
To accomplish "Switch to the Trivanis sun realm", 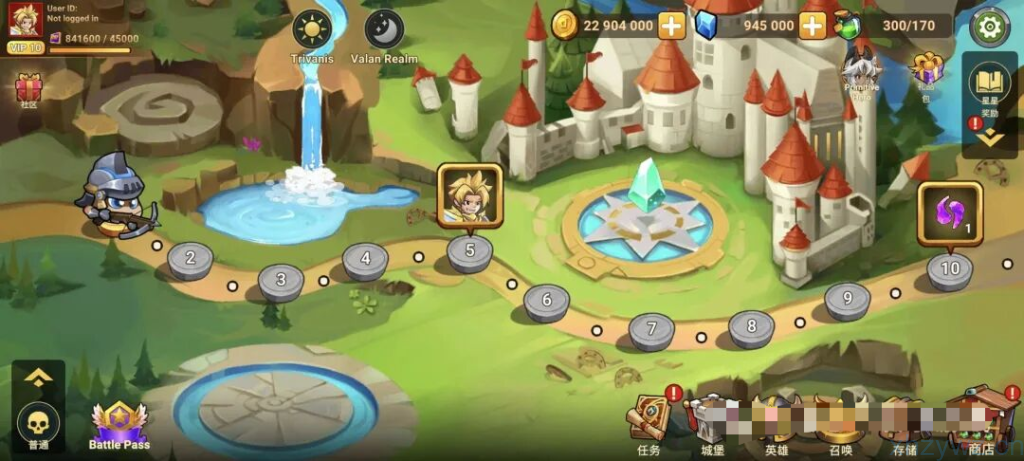I will 312,30.
